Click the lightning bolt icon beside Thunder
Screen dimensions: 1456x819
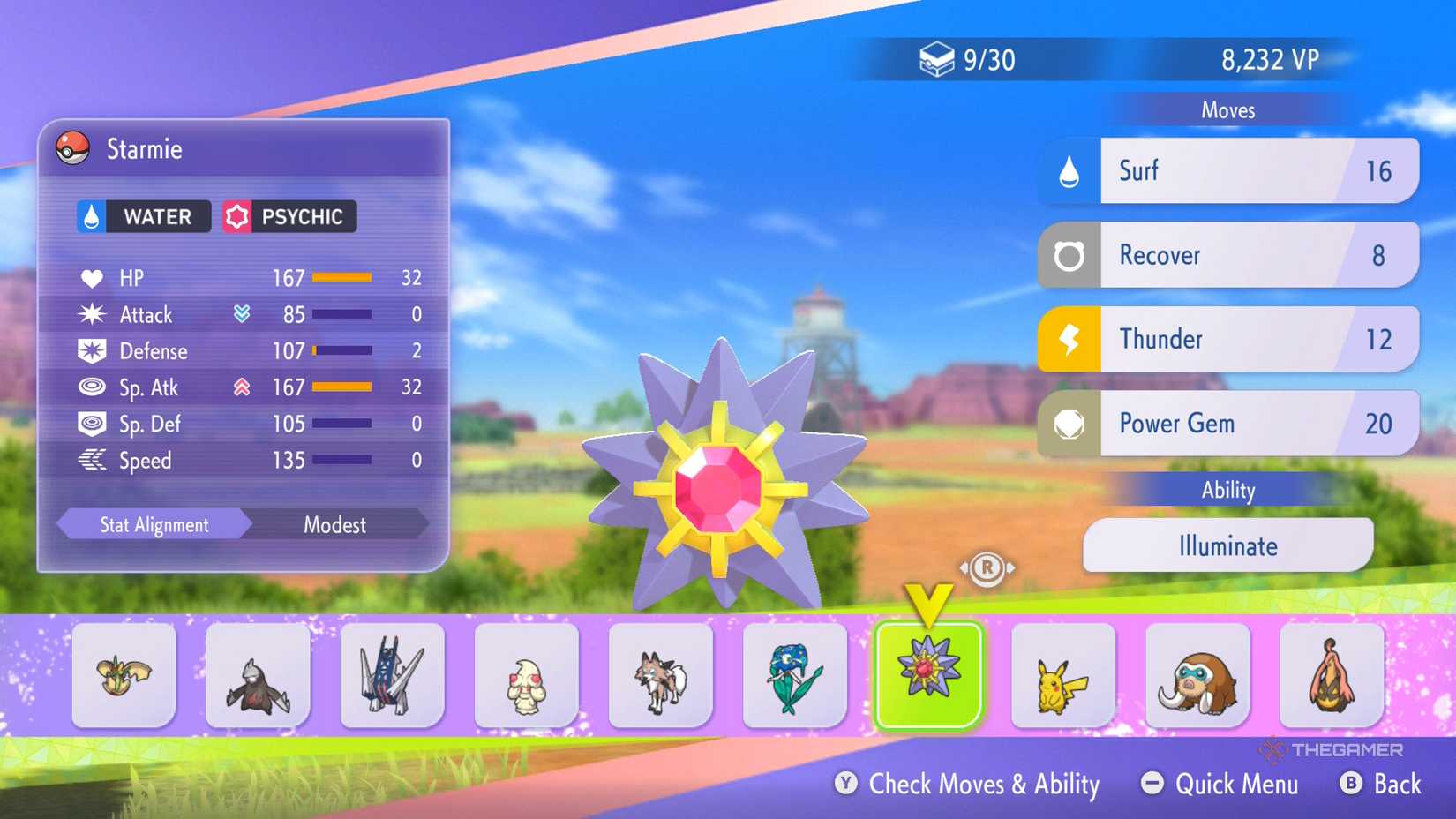pos(1070,339)
